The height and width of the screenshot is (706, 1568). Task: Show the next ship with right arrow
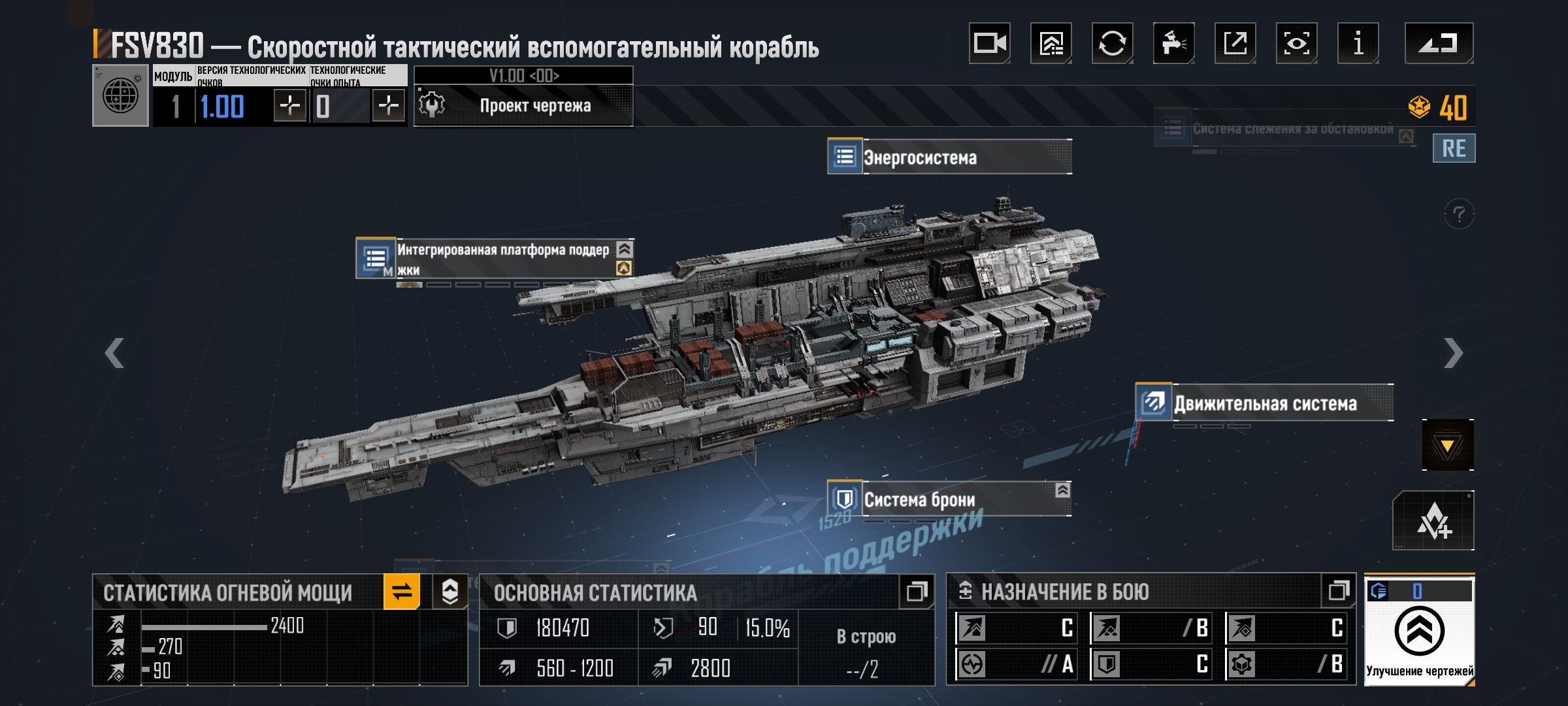[1453, 353]
